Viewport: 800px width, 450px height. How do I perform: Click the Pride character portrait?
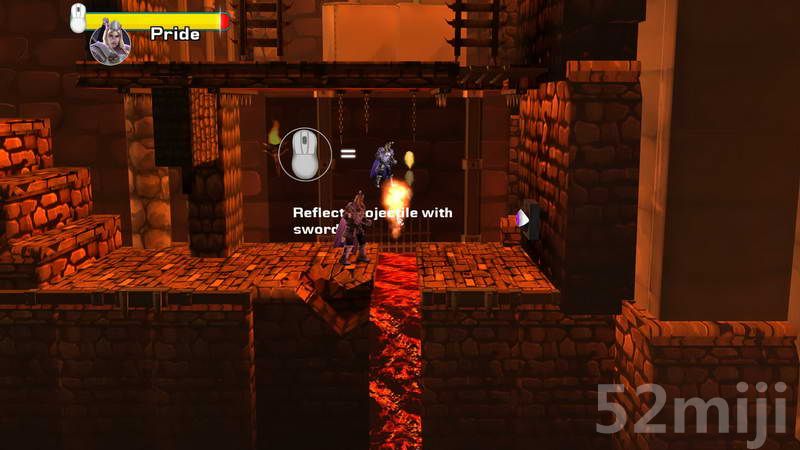click(x=110, y=44)
